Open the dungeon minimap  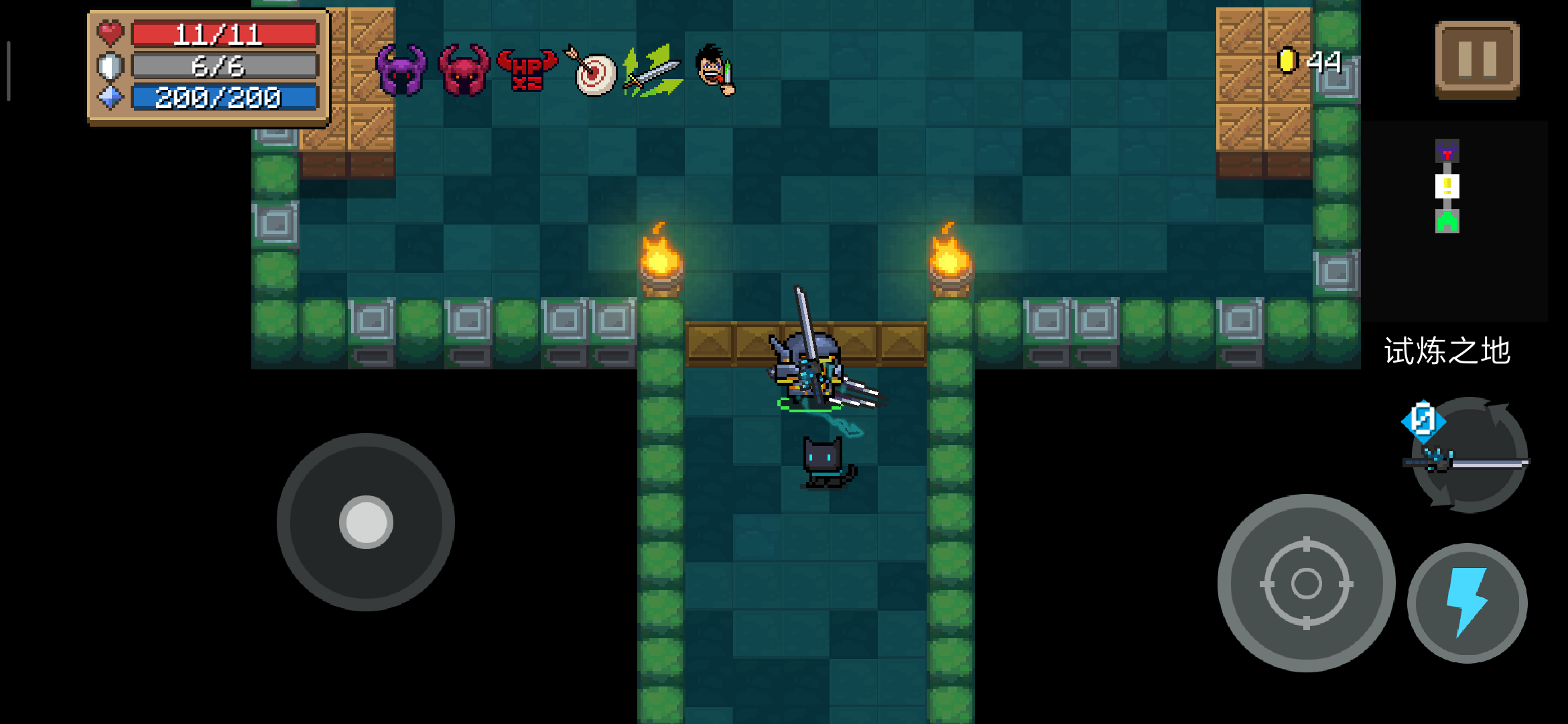[x=1447, y=186]
